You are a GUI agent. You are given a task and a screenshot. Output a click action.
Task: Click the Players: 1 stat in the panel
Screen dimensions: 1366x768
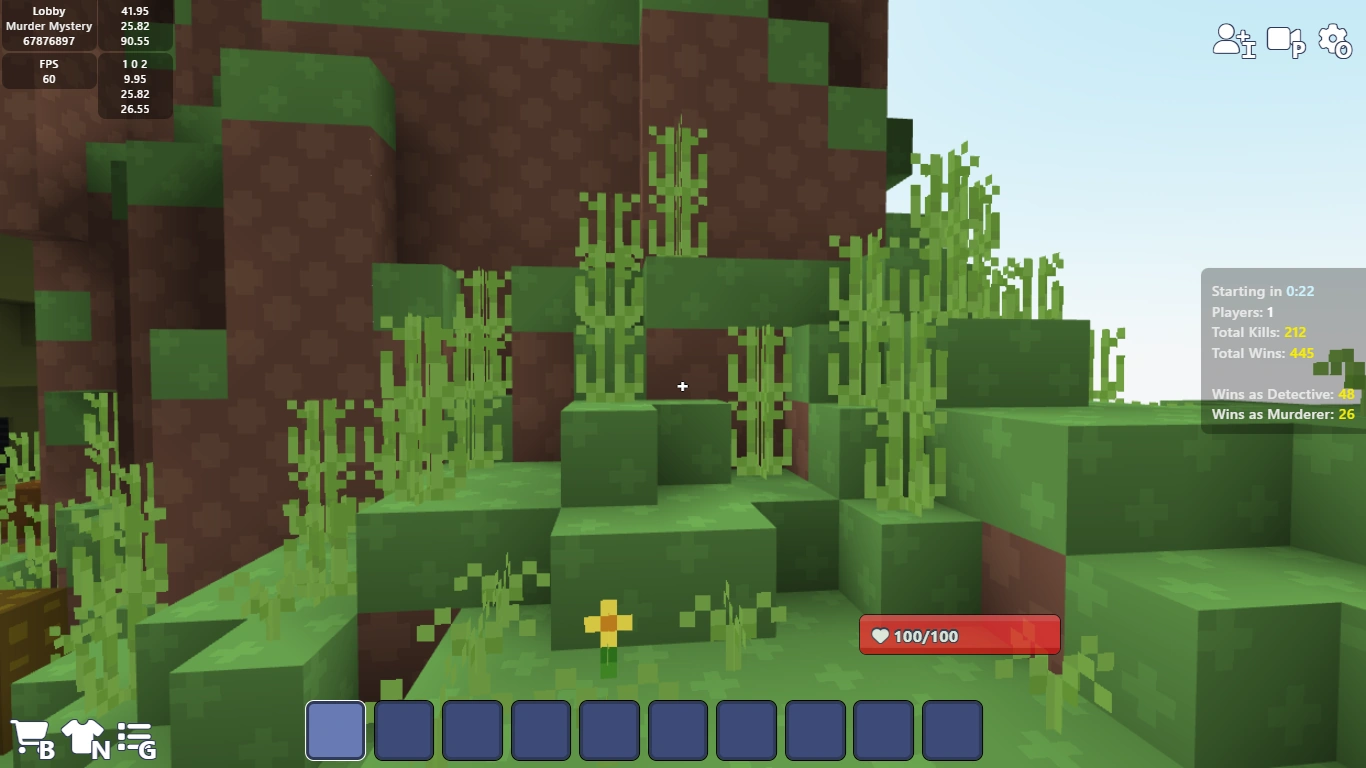click(1241, 312)
